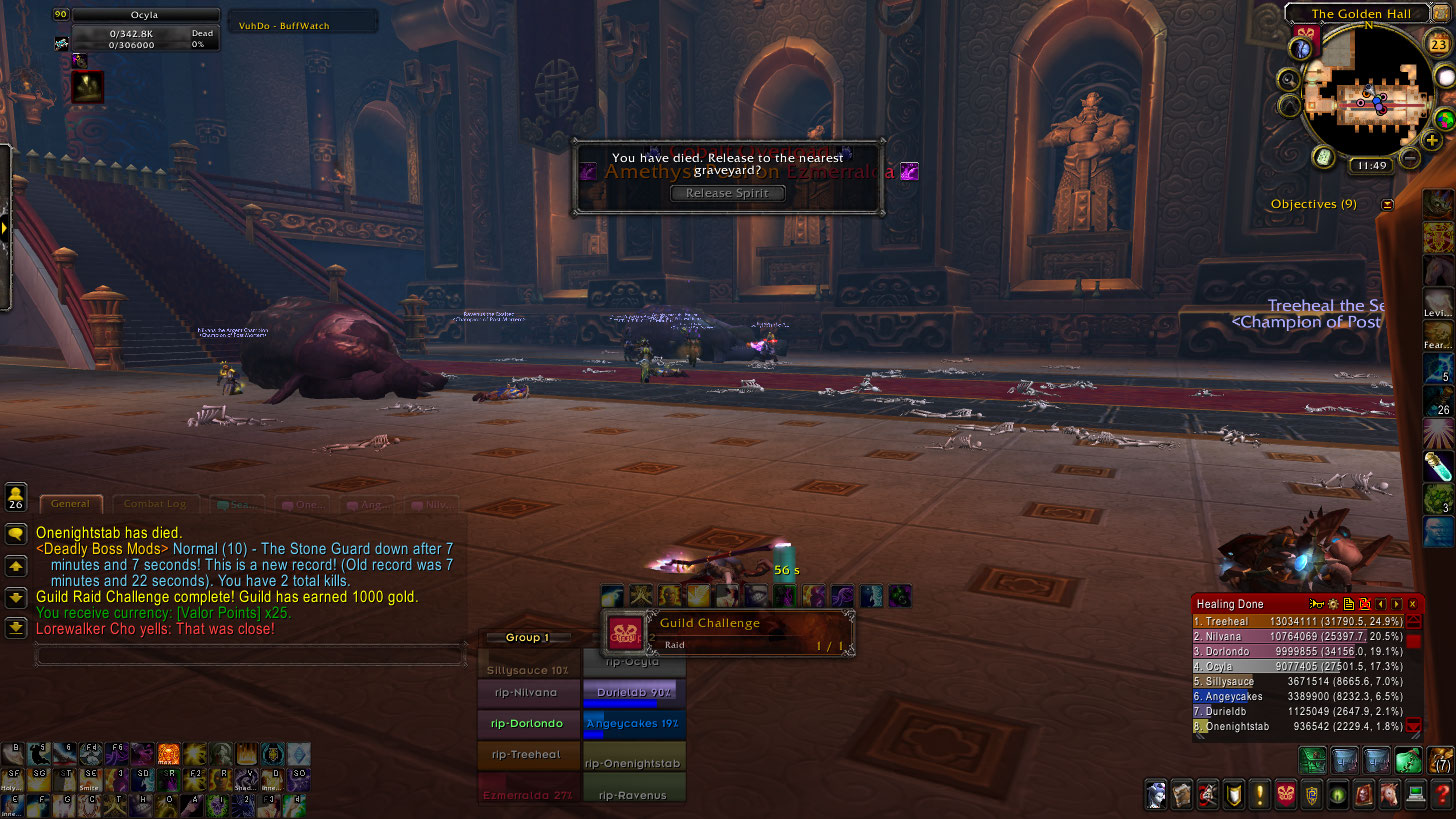
Task: Click the chat input box
Action: tap(250, 655)
